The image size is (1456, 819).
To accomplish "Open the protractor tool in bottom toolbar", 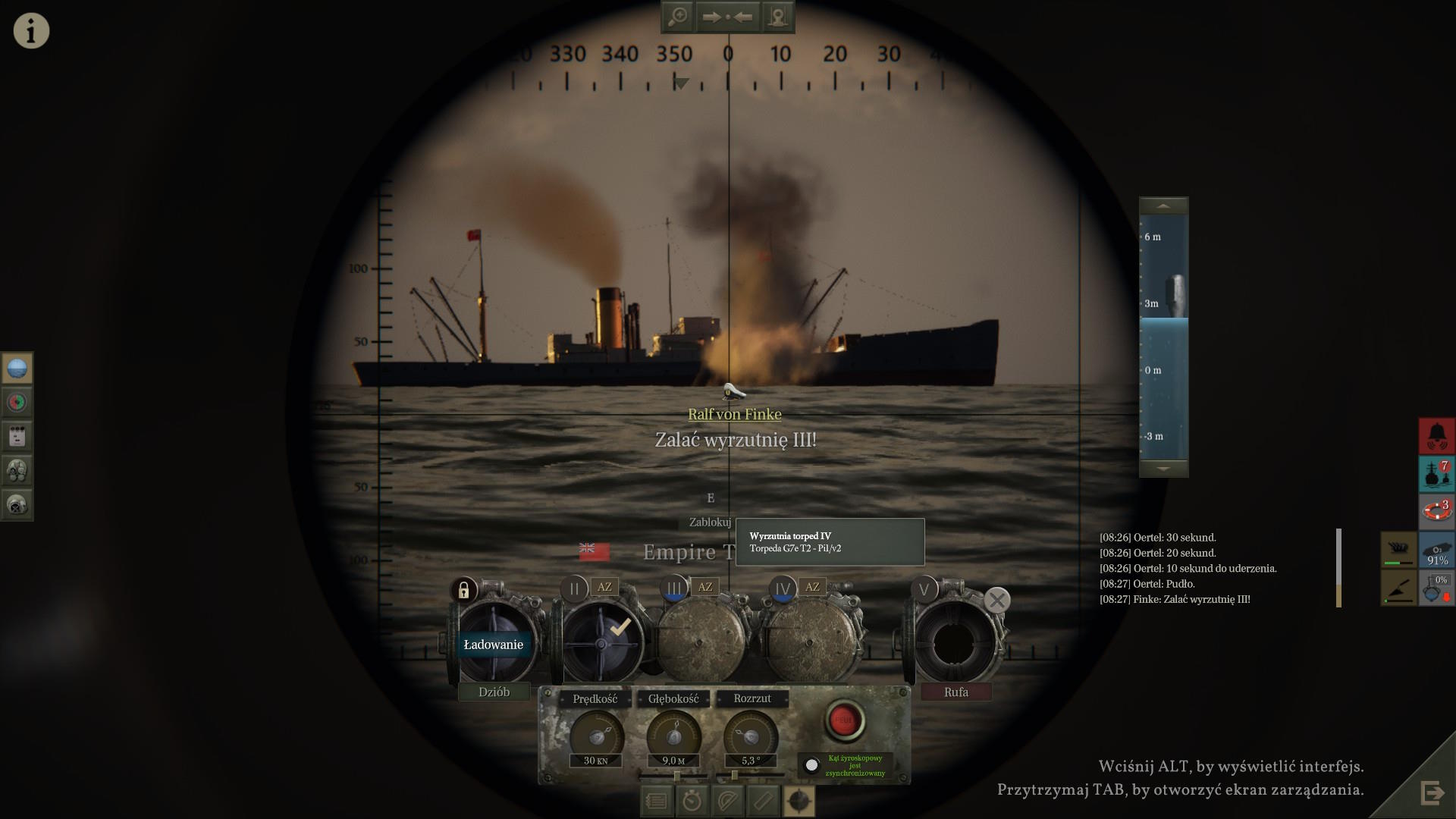I will tap(727, 801).
